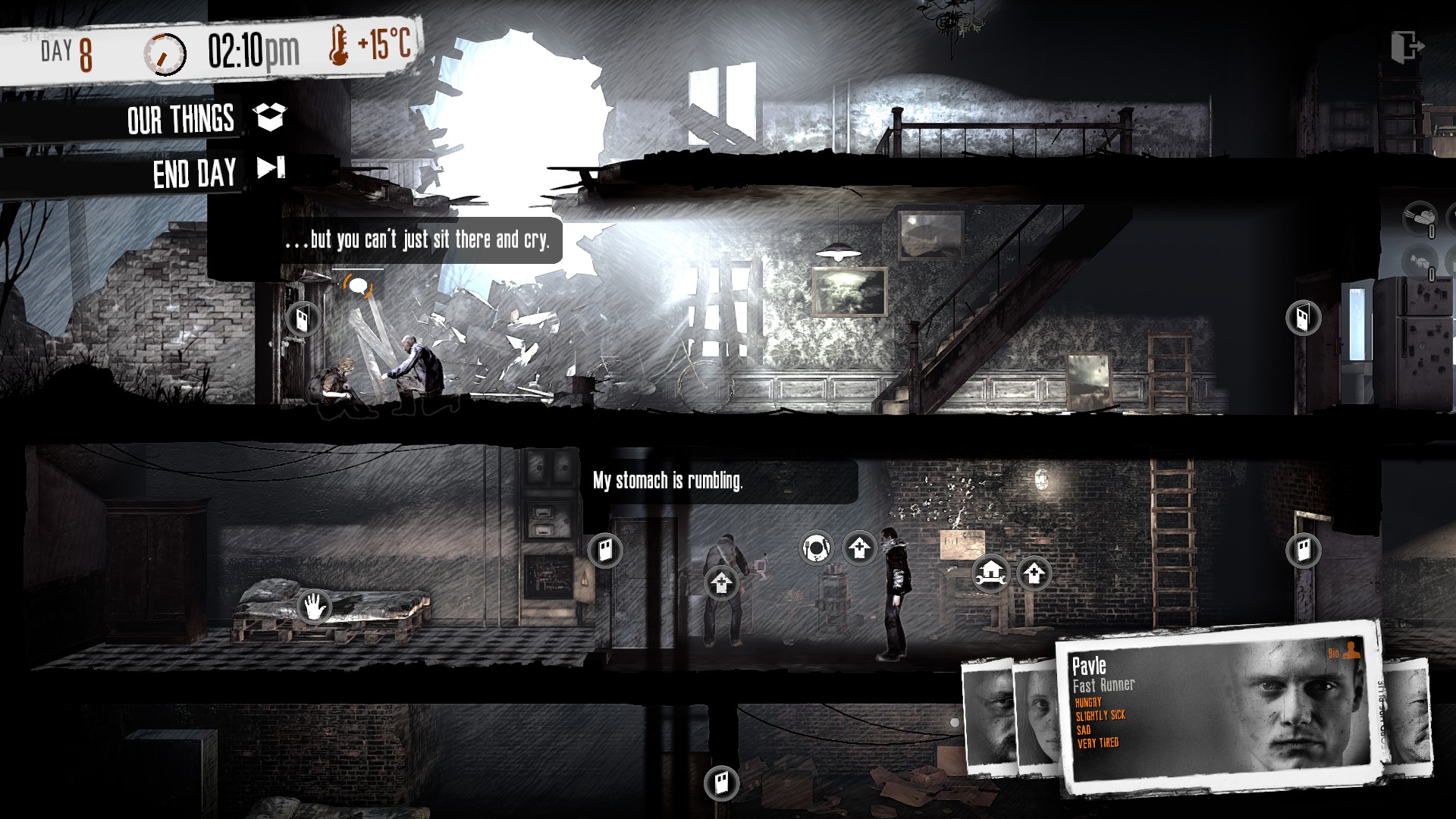This screenshot has height=819, width=1456.
Task: Open the door icon beside the fridge
Action: [x=1302, y=318]
